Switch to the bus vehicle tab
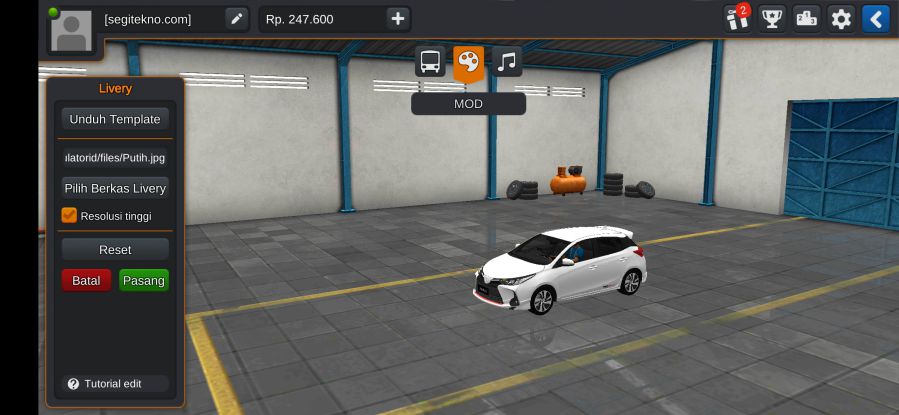 [x=431, y=62]
